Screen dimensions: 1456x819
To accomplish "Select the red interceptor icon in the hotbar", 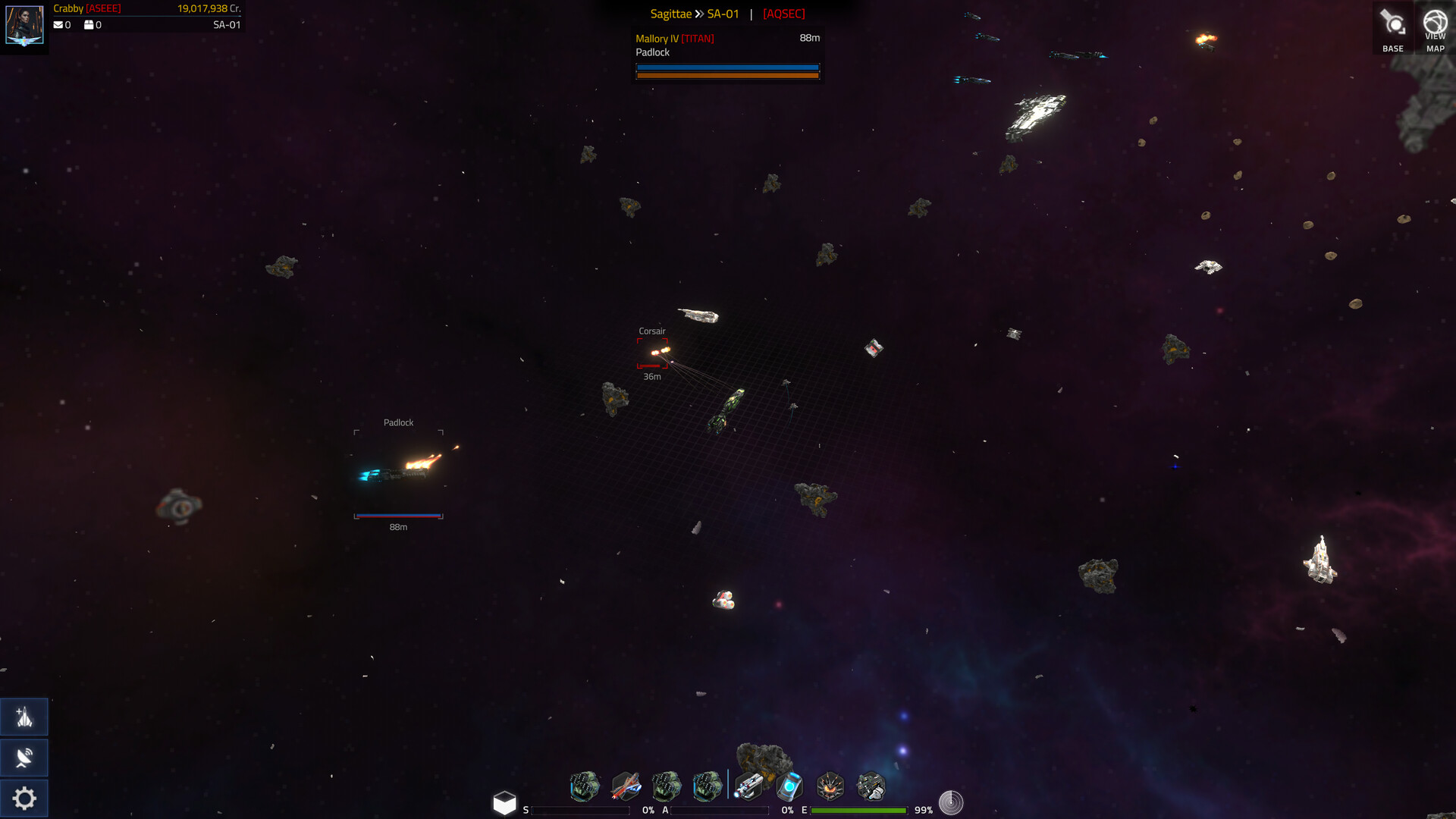I will click(x=626, y=786).
